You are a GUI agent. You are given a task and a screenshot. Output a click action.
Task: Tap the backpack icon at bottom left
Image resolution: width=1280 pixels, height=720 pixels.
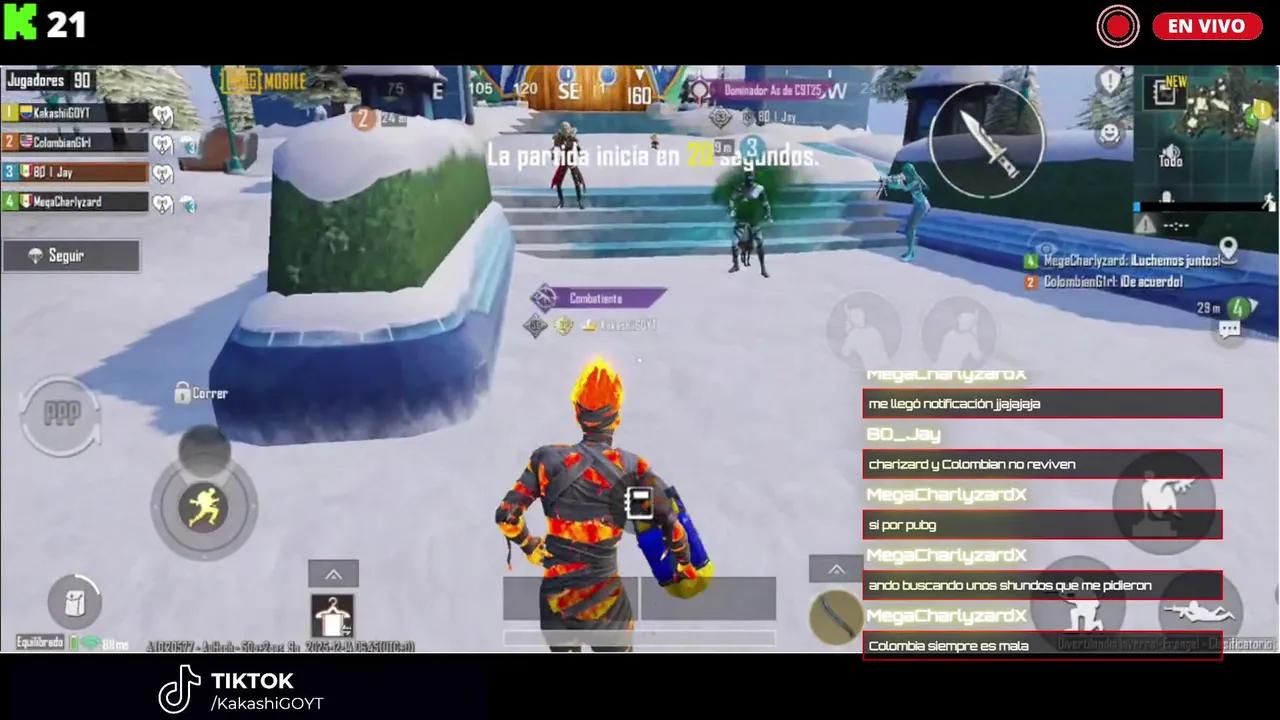click(x=74, y=603)
